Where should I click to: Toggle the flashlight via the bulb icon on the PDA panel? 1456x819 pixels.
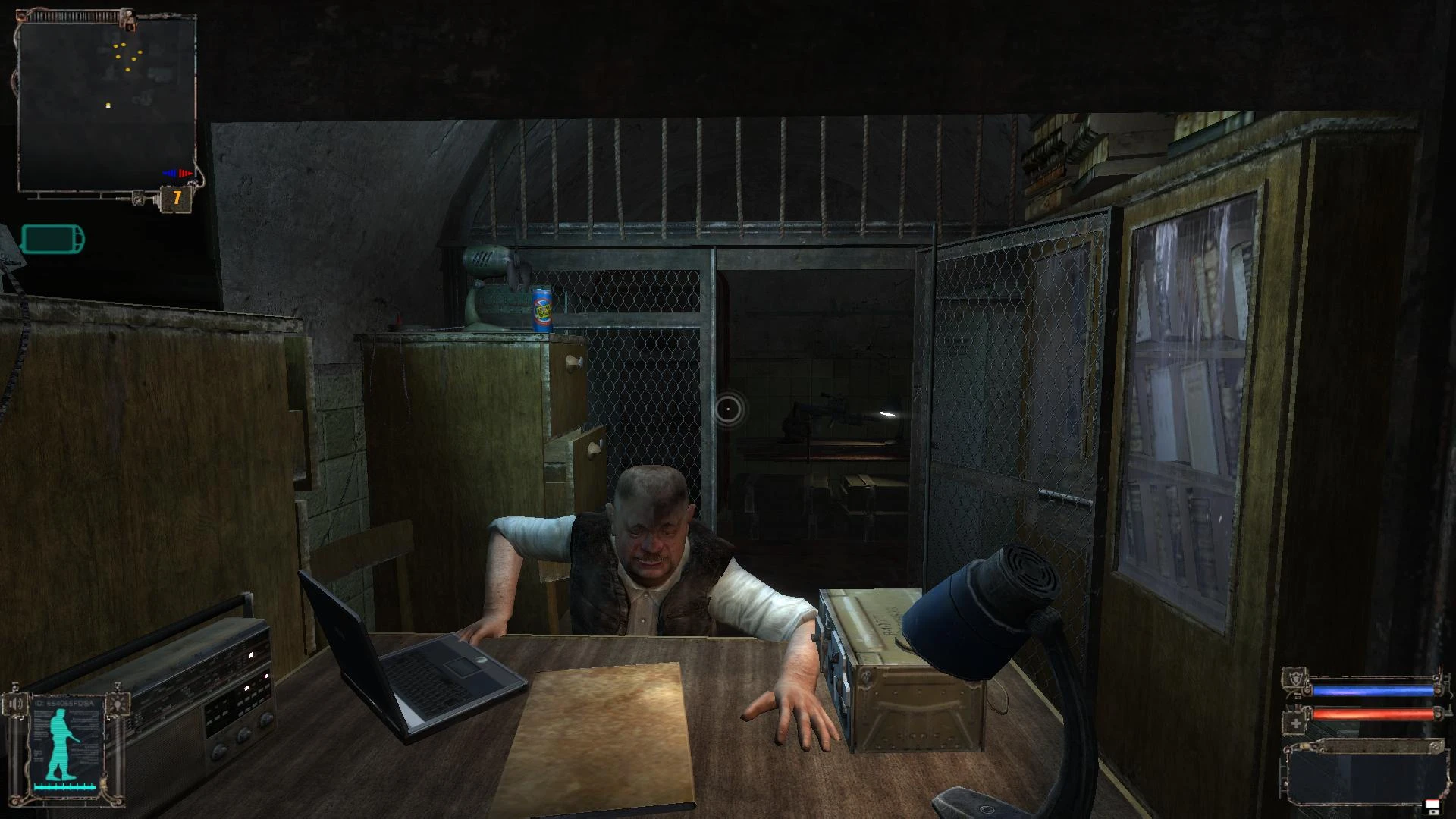118,703
